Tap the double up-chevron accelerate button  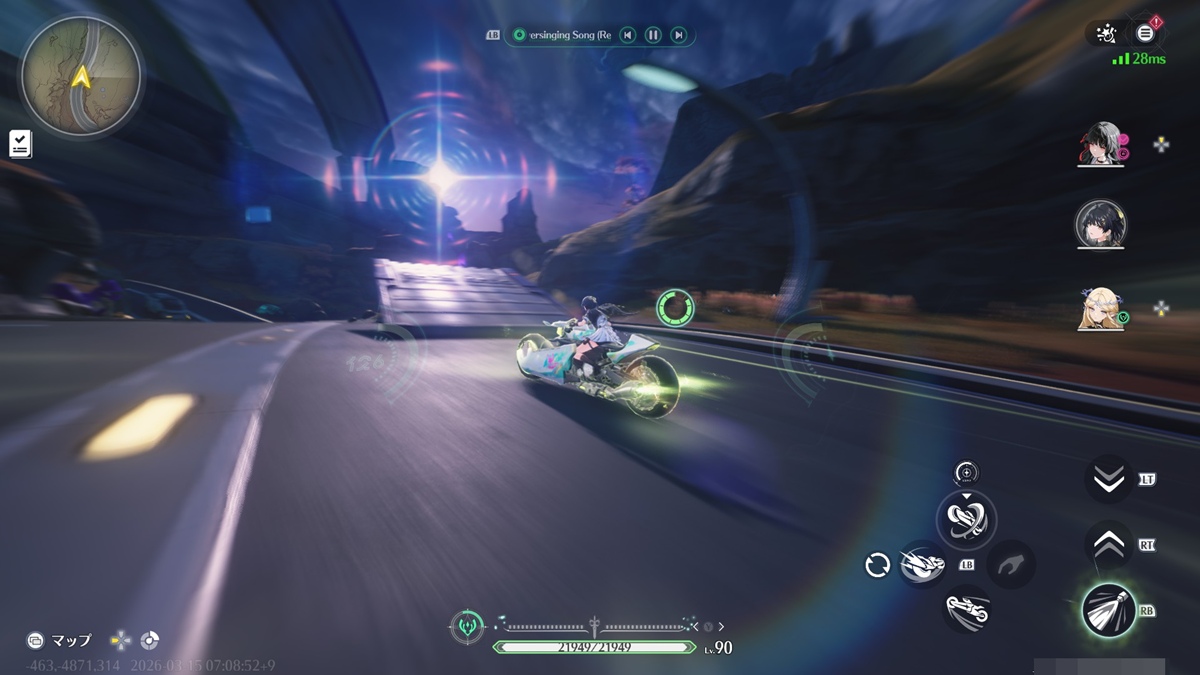pos(1108,545)
